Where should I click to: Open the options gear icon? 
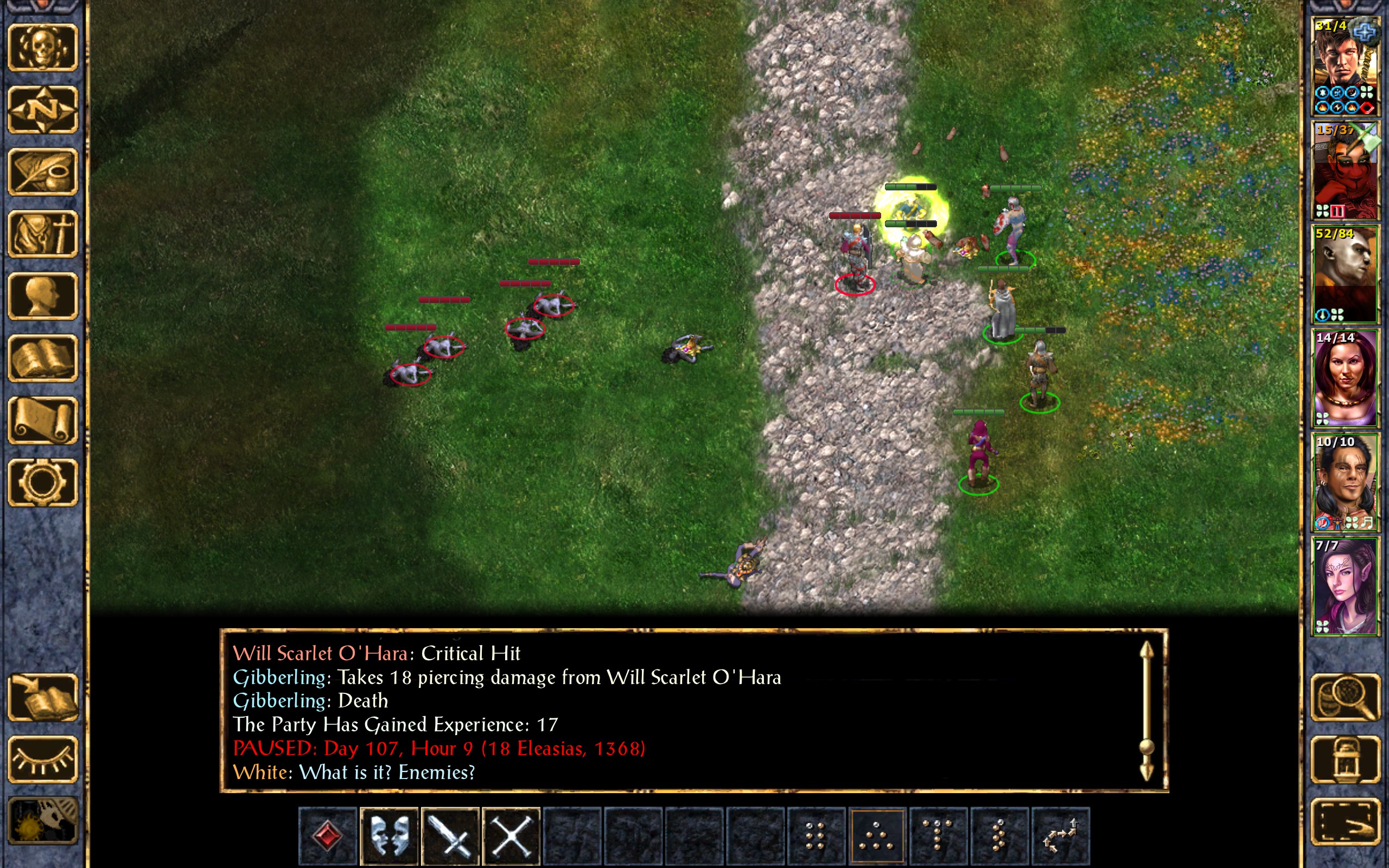[43, 482]
